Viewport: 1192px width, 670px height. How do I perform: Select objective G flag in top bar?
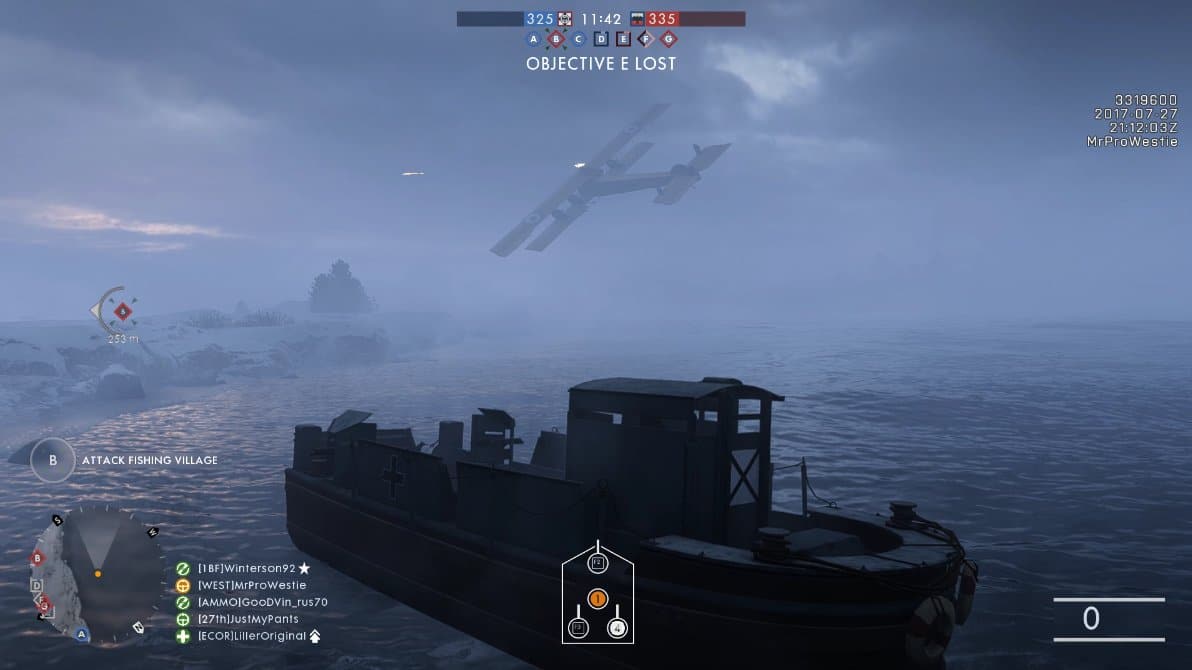669,39
